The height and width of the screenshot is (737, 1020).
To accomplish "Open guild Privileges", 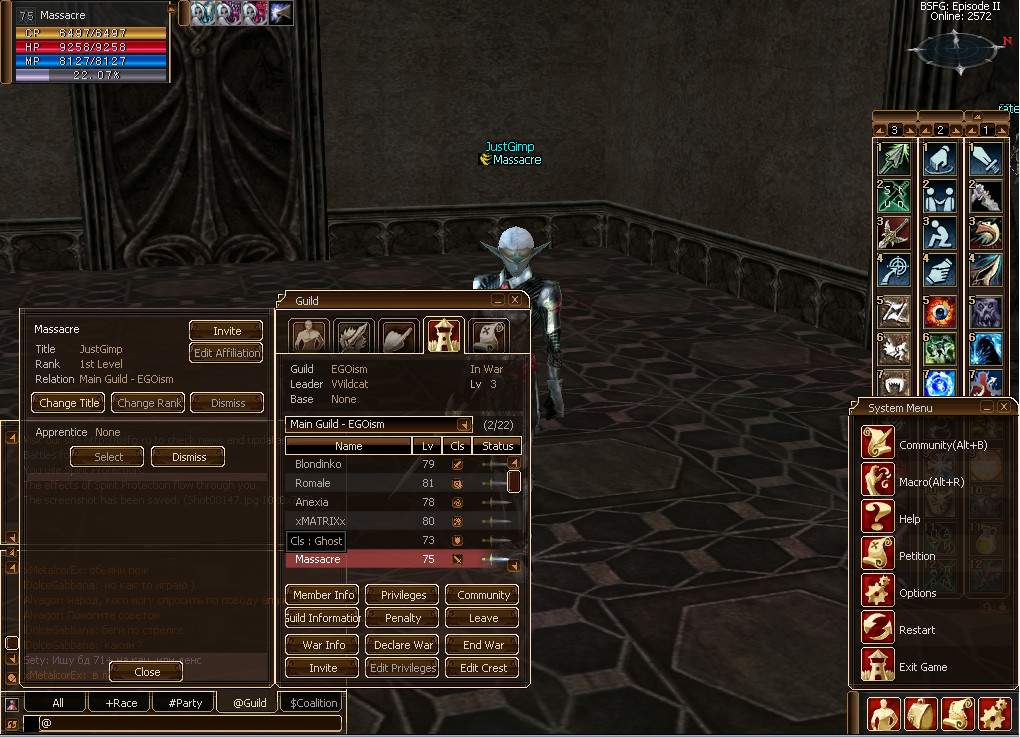I will pos(403,595).
